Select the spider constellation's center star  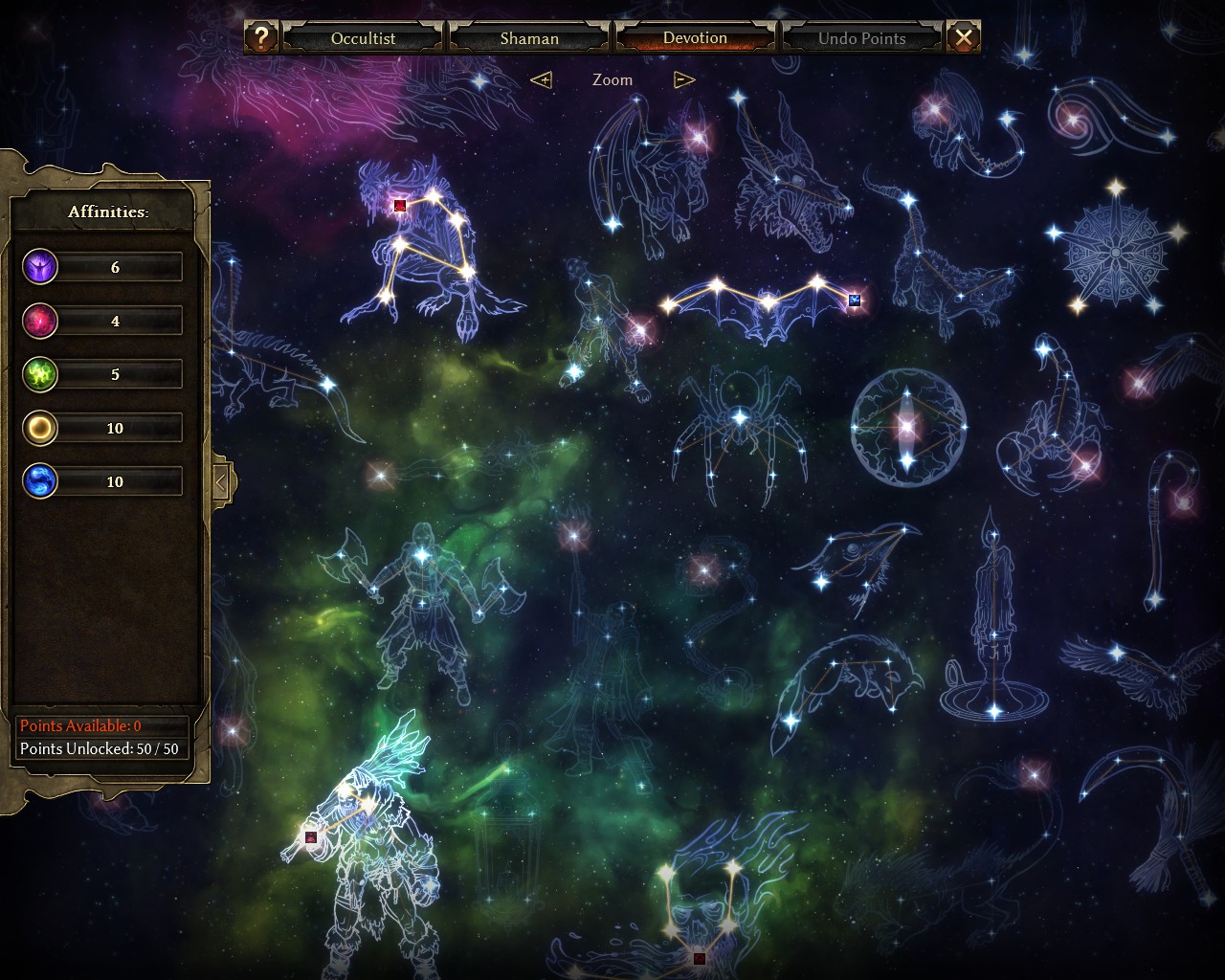pyautogui.click(x=739, y=417)
